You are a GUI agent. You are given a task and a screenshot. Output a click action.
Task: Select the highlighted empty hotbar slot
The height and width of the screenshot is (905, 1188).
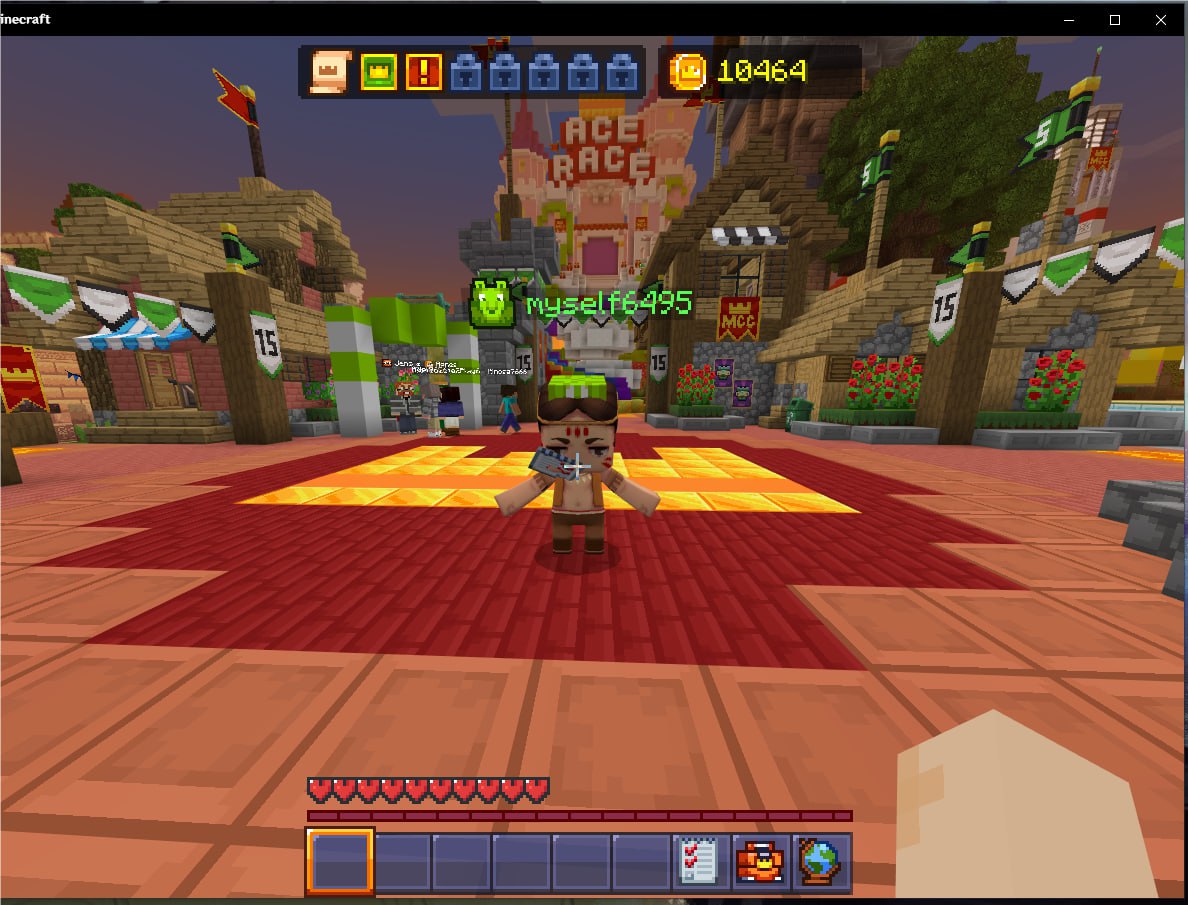340,861
